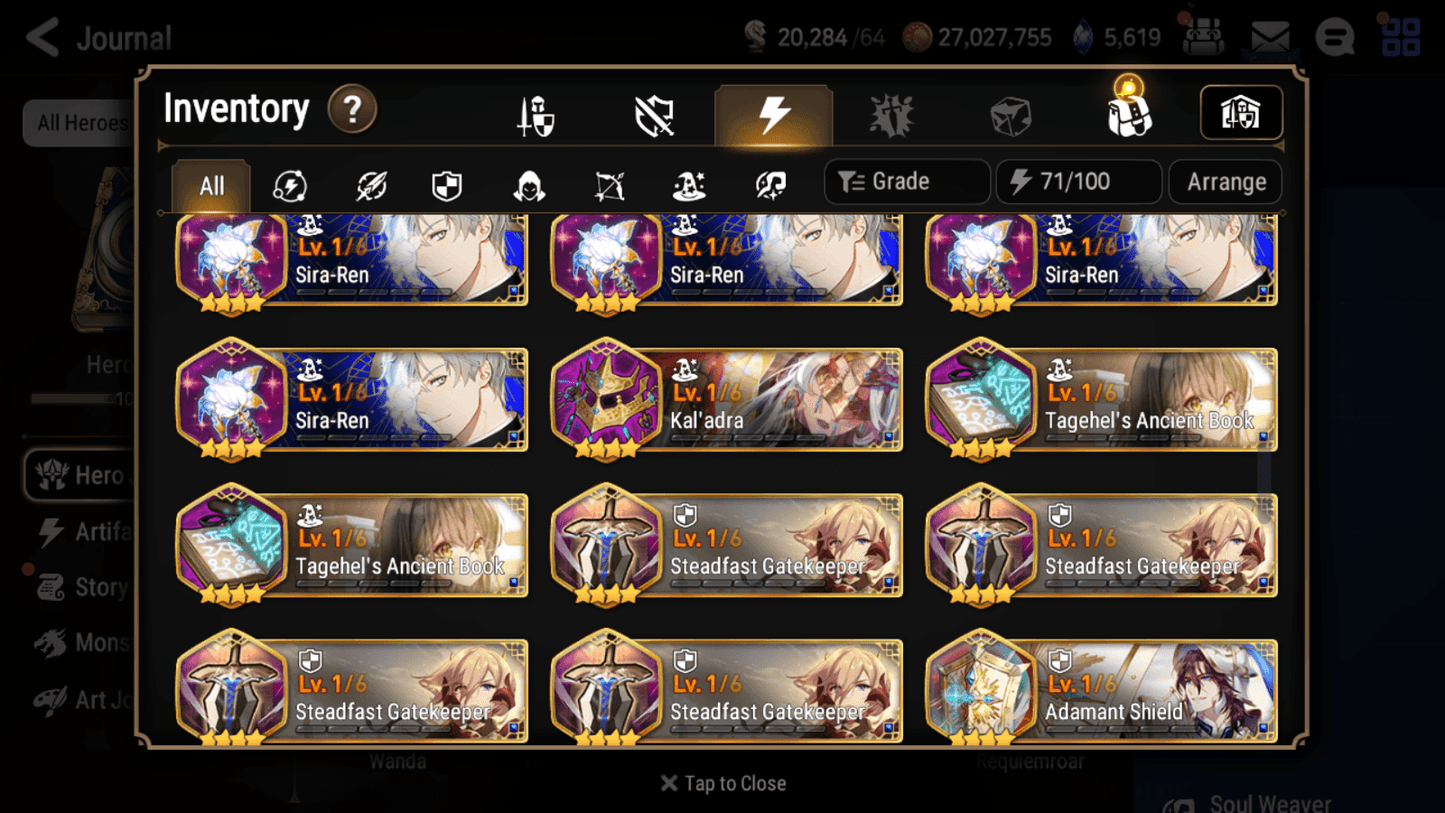Open the apps grid menu at top right
1445x813 pixels.
pyautogui.click(x=1399, y=37)
